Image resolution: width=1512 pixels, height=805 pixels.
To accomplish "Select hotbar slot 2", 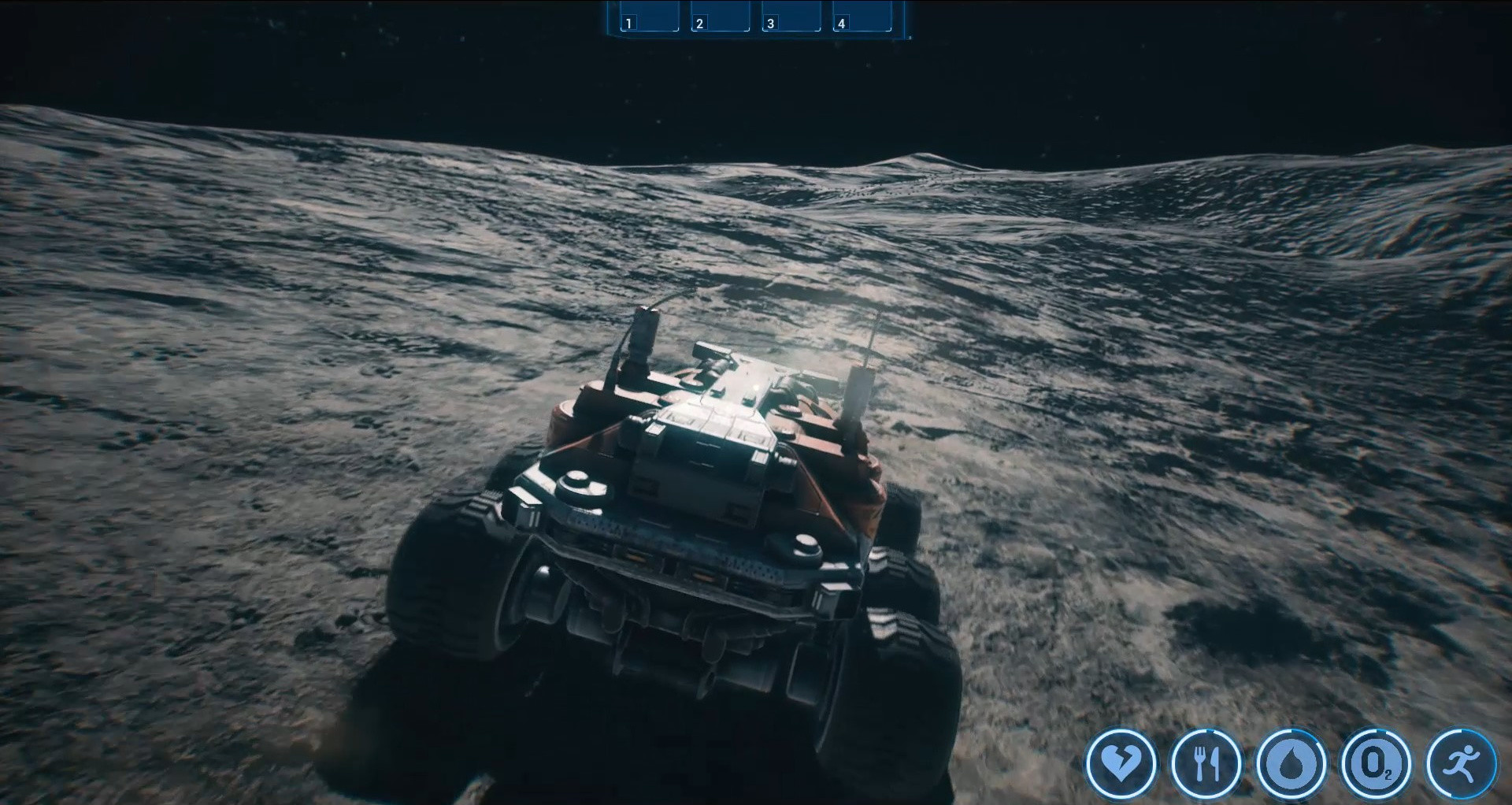I will [x=720, y=16].
